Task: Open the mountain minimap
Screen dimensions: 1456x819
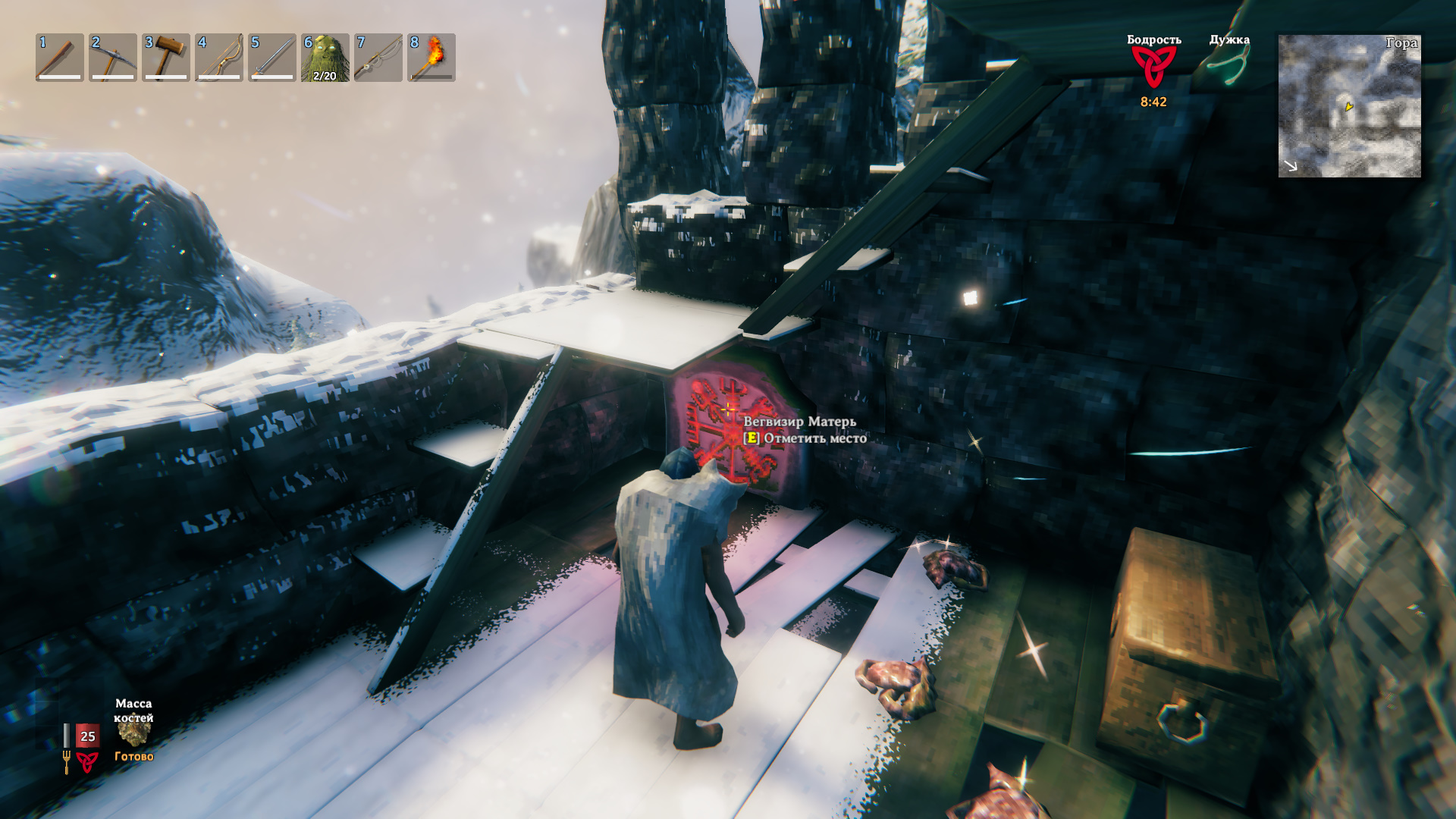Action: [x=1349, y=106]
